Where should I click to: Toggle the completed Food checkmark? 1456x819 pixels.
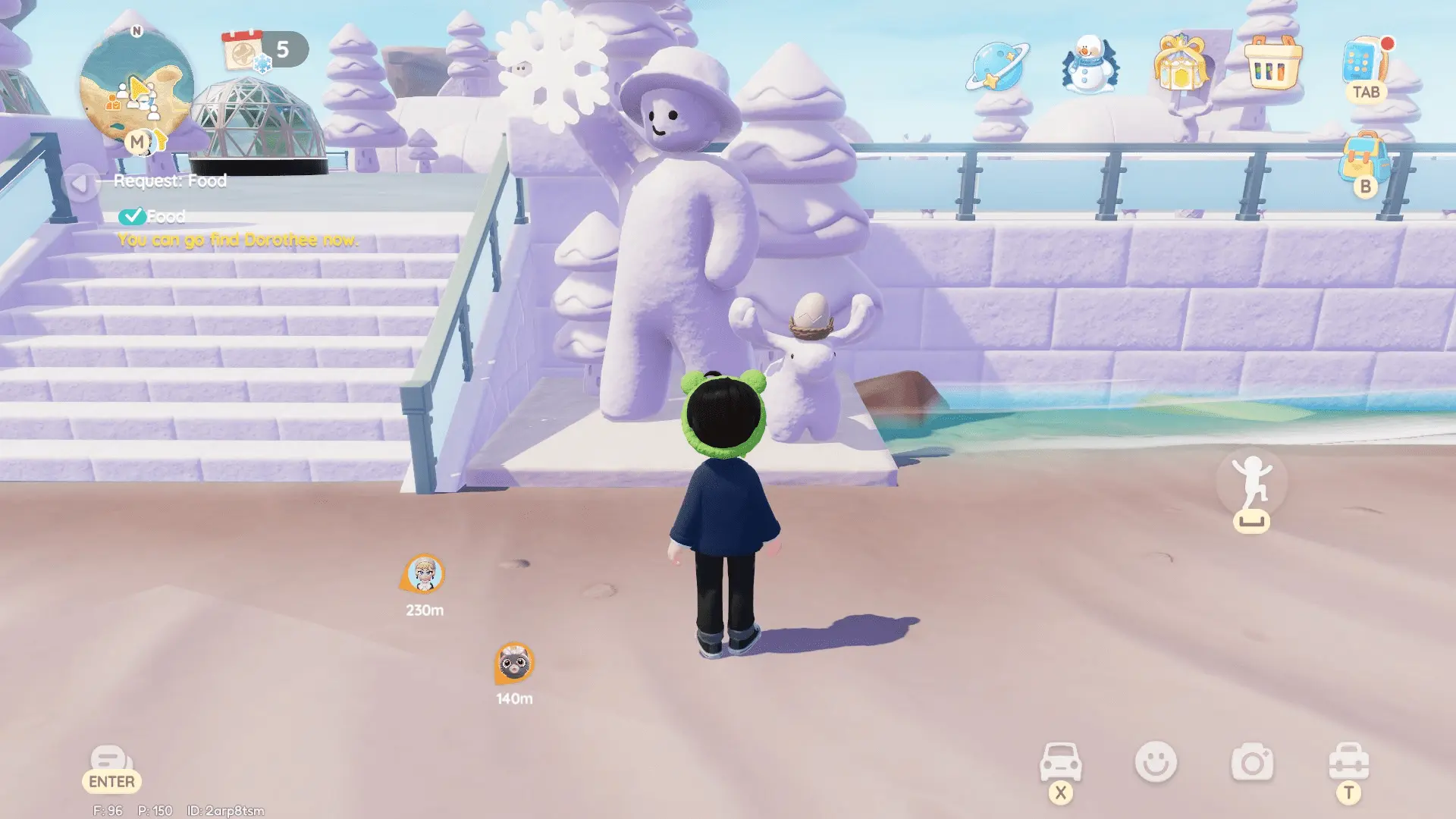[x=133, y=215]
